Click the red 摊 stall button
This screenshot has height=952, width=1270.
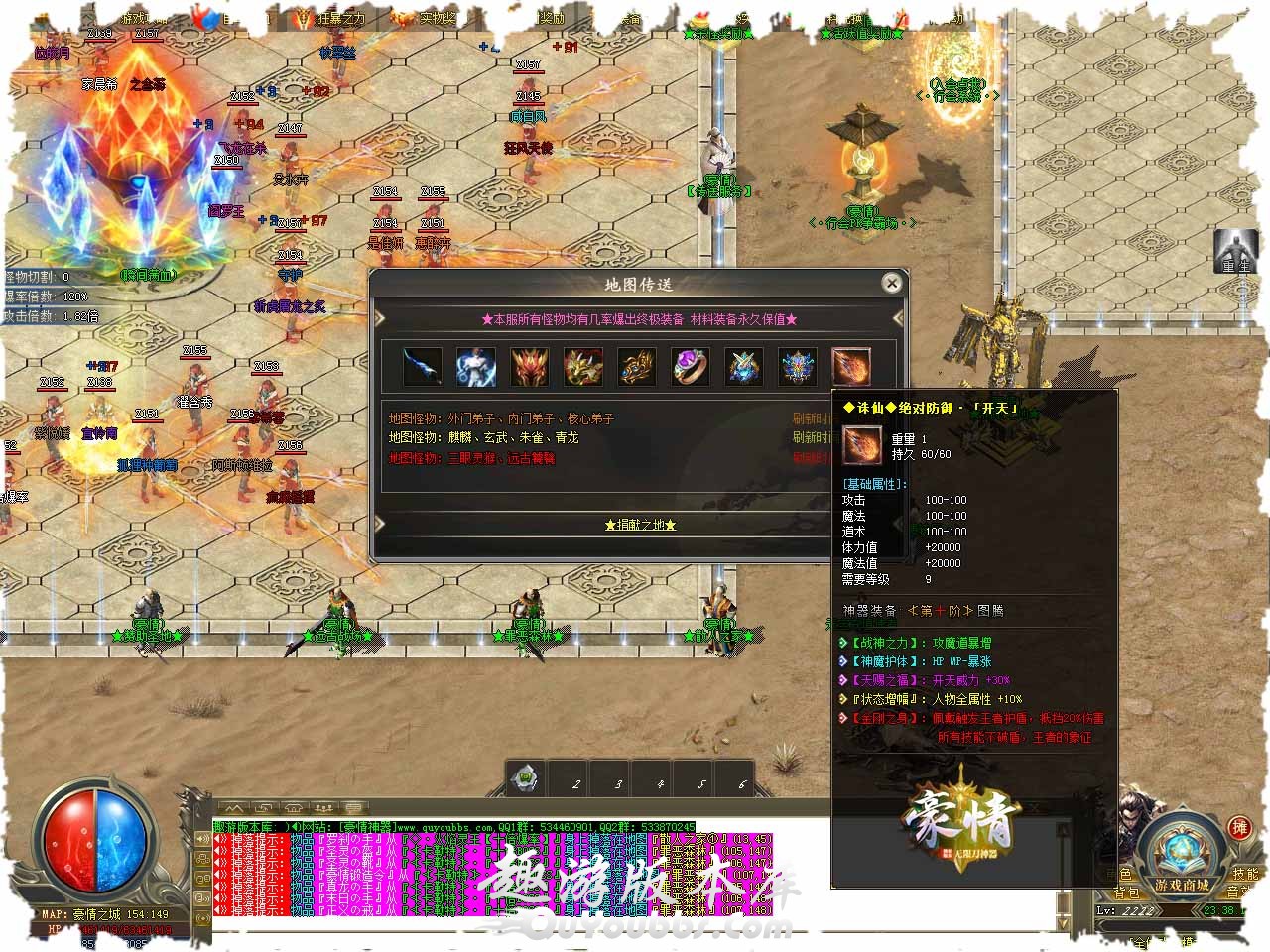click(1239, 828)
